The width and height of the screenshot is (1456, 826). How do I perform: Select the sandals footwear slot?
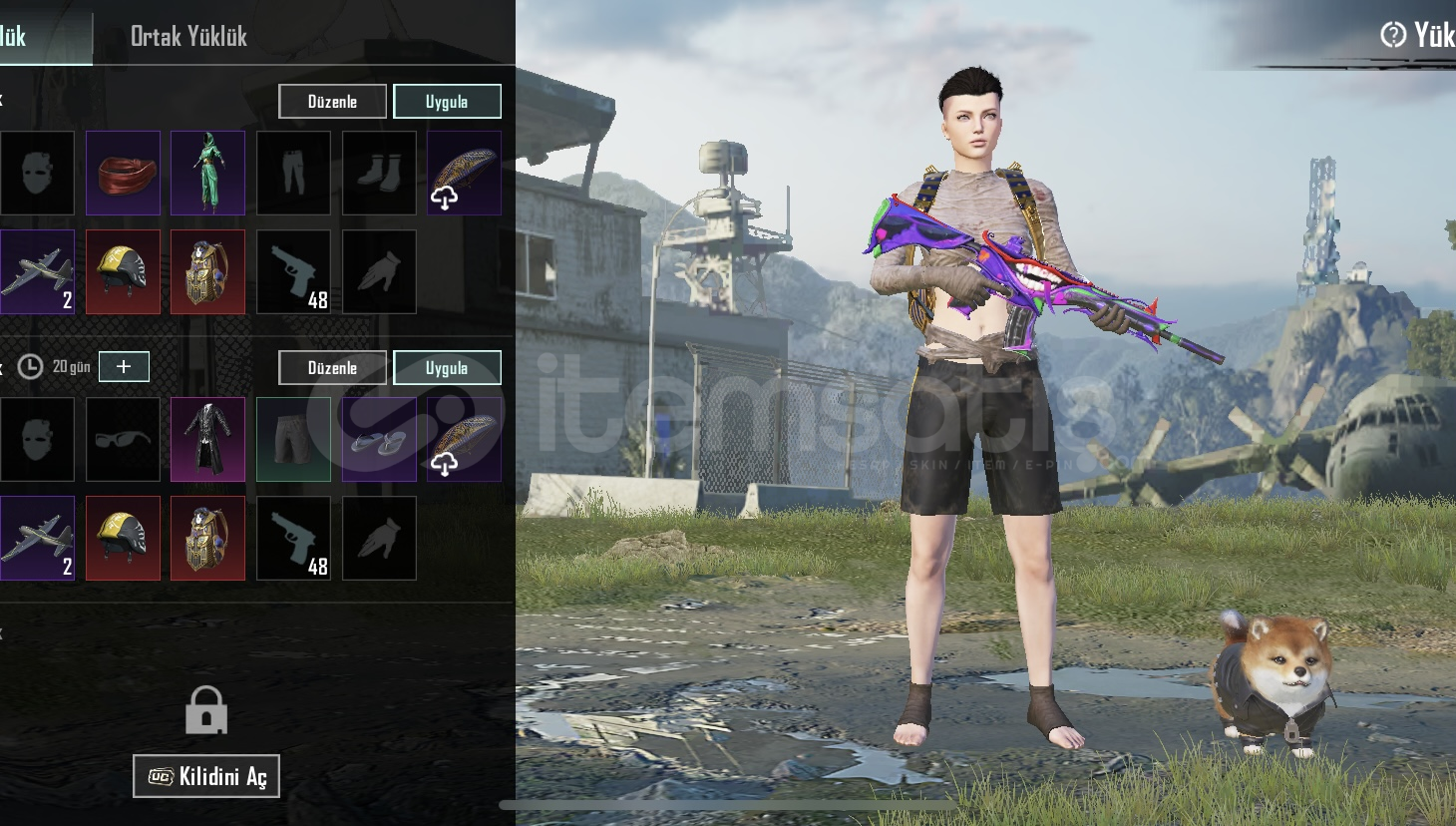pos(379,440)
